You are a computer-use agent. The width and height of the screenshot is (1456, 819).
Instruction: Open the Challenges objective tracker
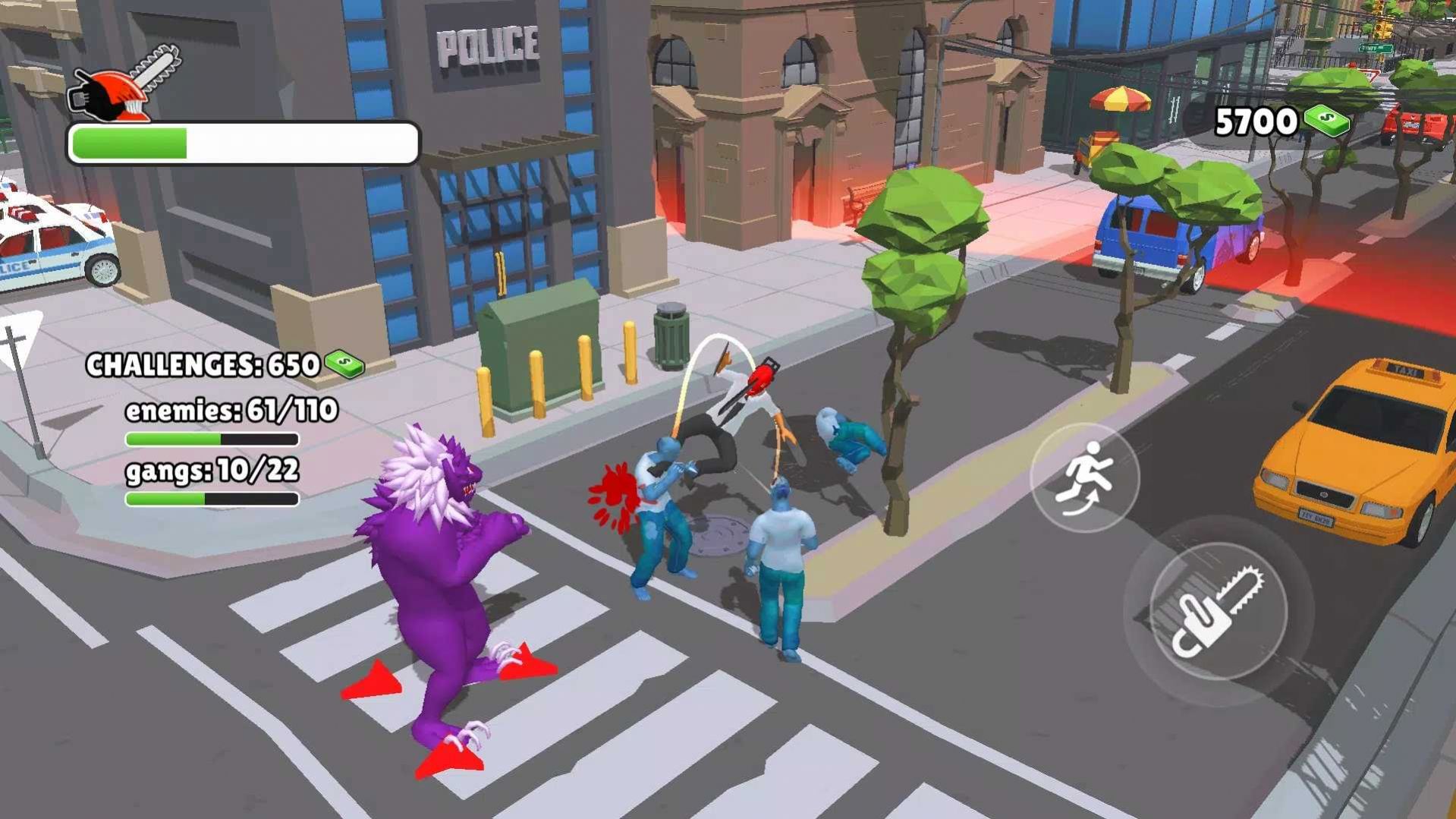pyautogui.click(x=225, y=365)
